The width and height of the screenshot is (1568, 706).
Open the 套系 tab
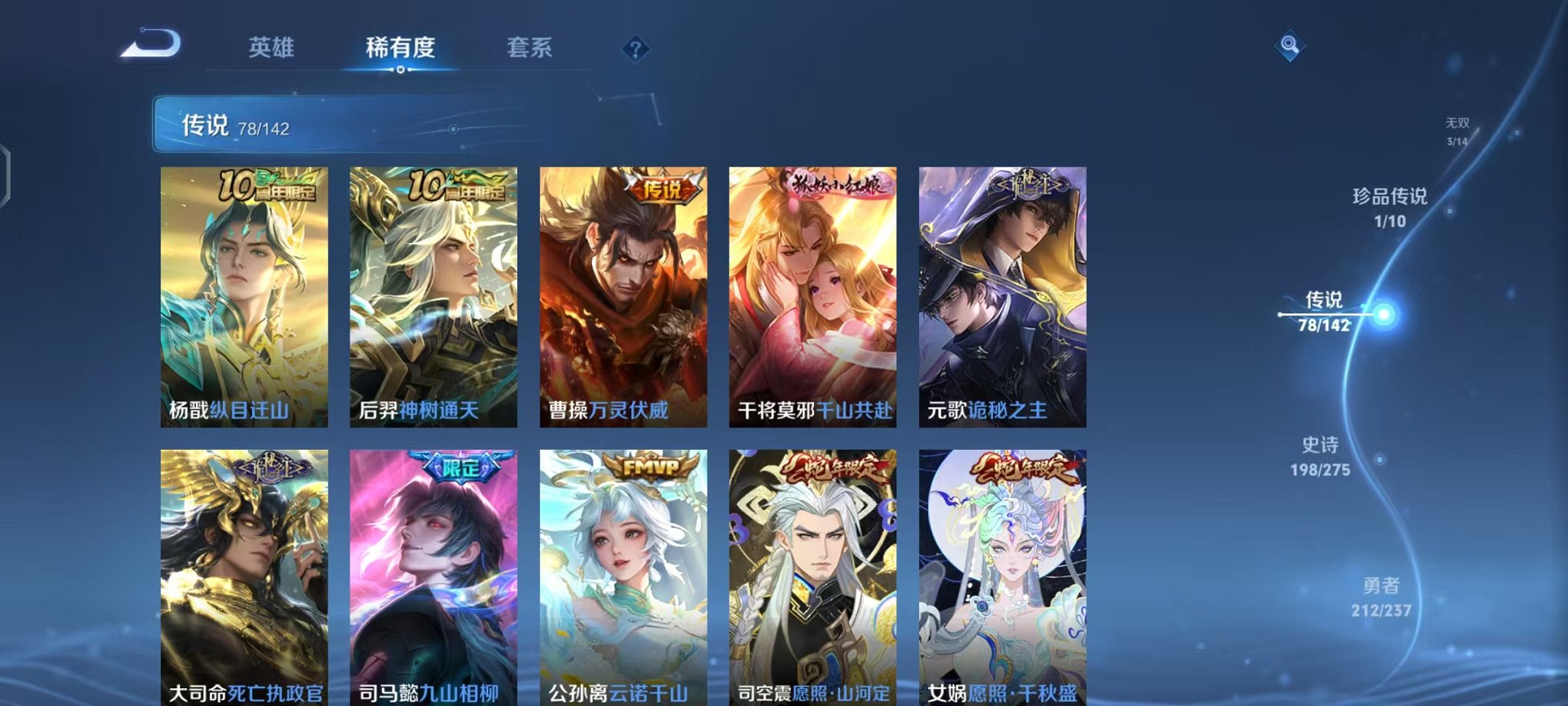(x=537, y=48)
